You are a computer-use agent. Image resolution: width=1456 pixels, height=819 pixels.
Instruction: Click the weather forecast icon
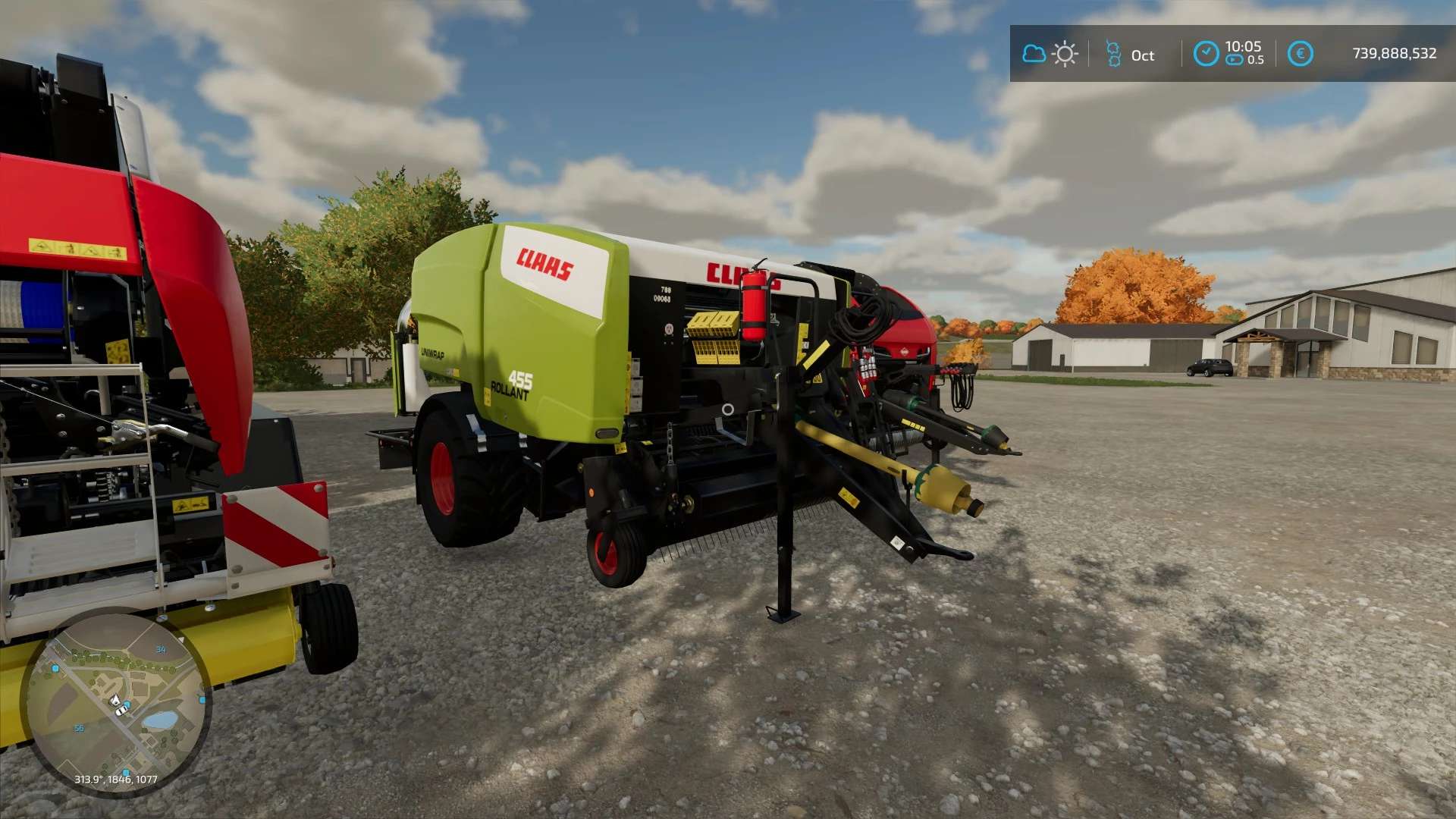tap(1050, 54)
